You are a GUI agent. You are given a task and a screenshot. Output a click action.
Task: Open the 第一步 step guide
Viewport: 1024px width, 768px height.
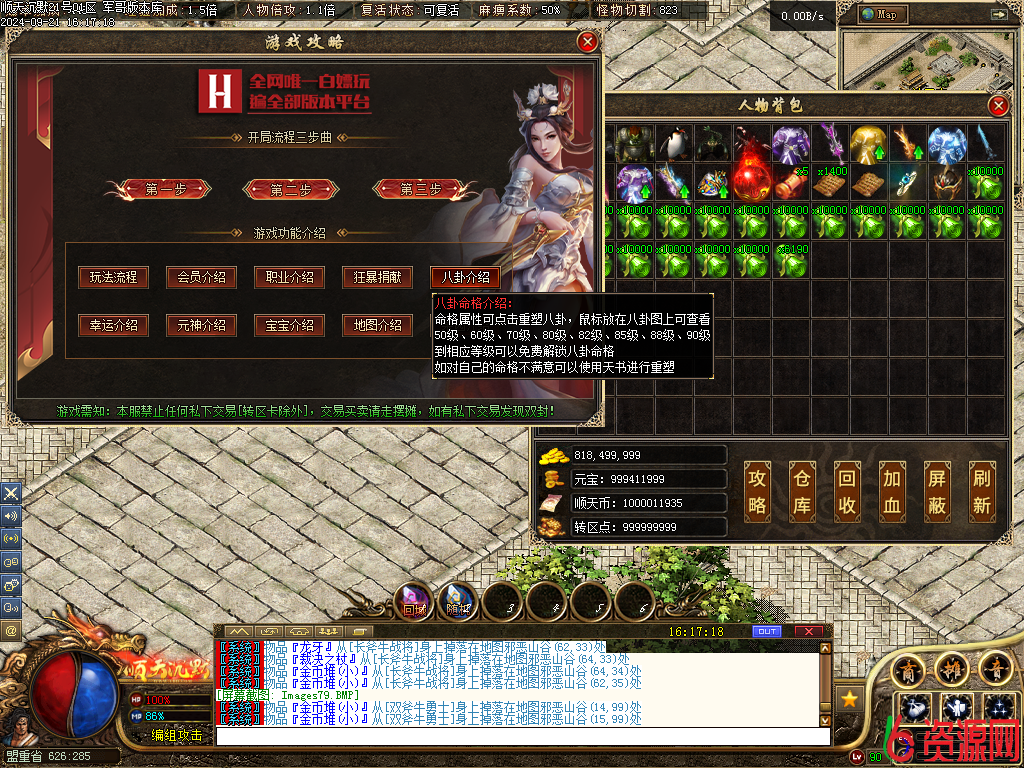[x=166, y=189]
